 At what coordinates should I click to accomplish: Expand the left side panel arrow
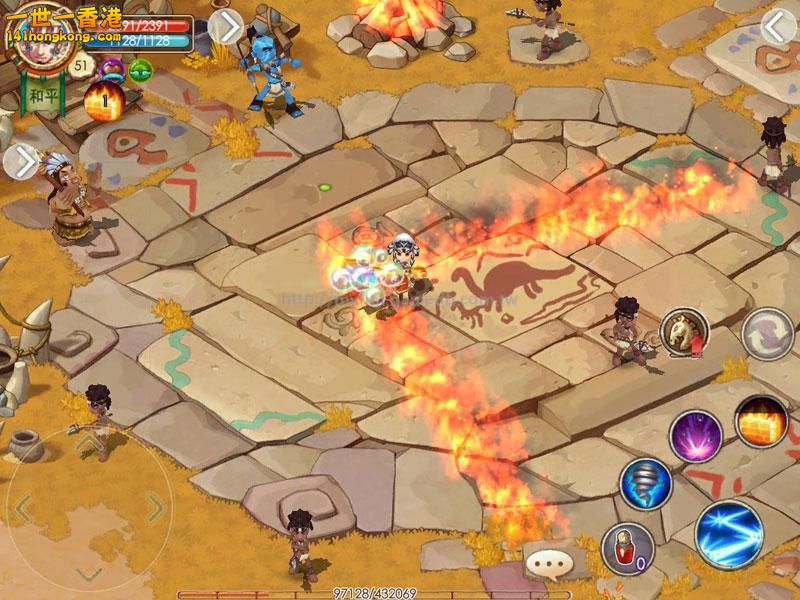pyautogui.click(x=19, y=162)
